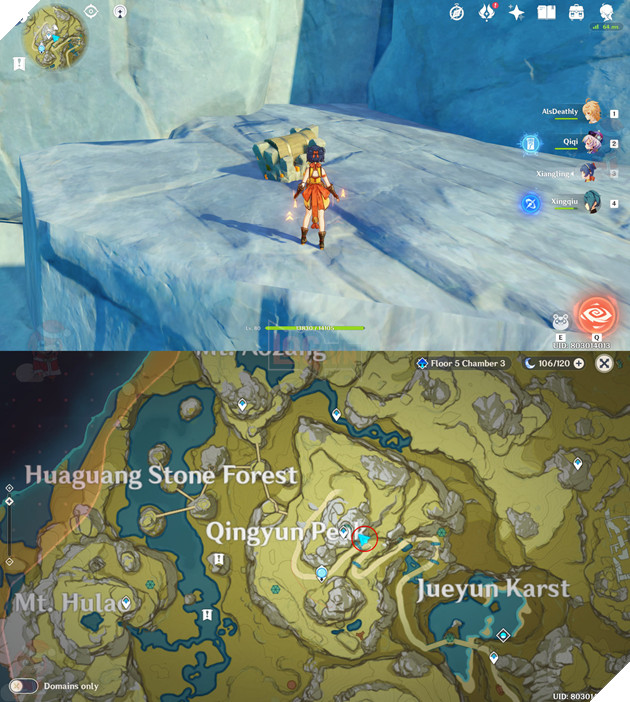This screenshot has width=630, height=702.
Task: Open the backpack inventory
Action: 576,13
